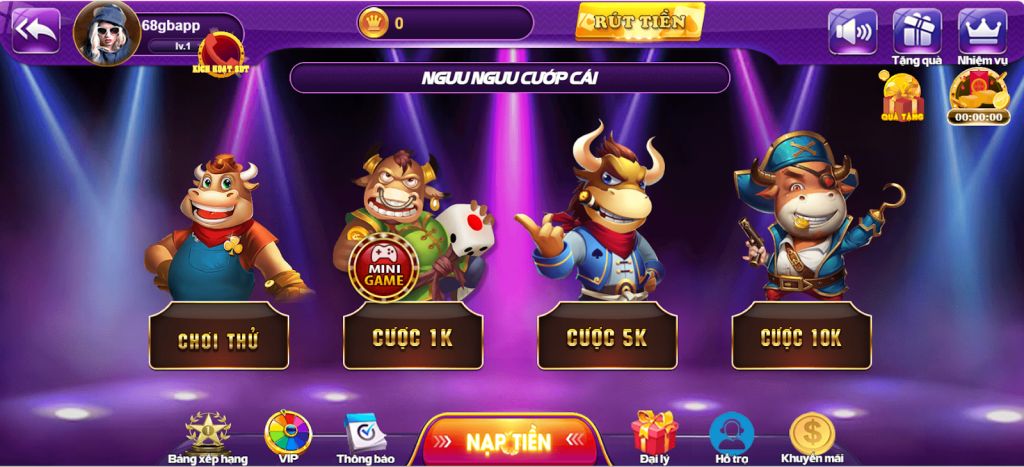Open the Đại lý agent menu
Viewport: 1024px width, 467px height.
click(x=654, y=436)
